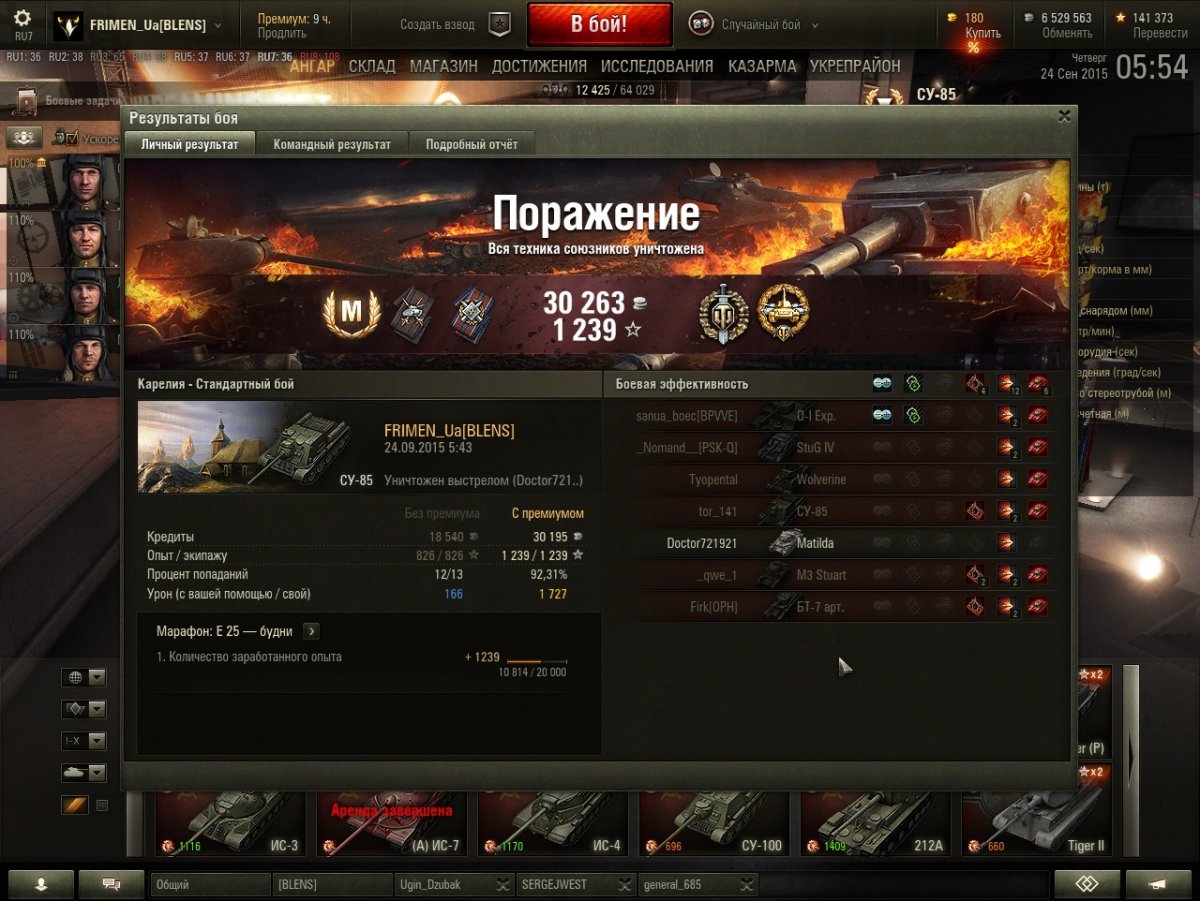The width and height of the screenshot is (1200, 901).
Task: Open the settings gear menu
Action: [22, 19]
